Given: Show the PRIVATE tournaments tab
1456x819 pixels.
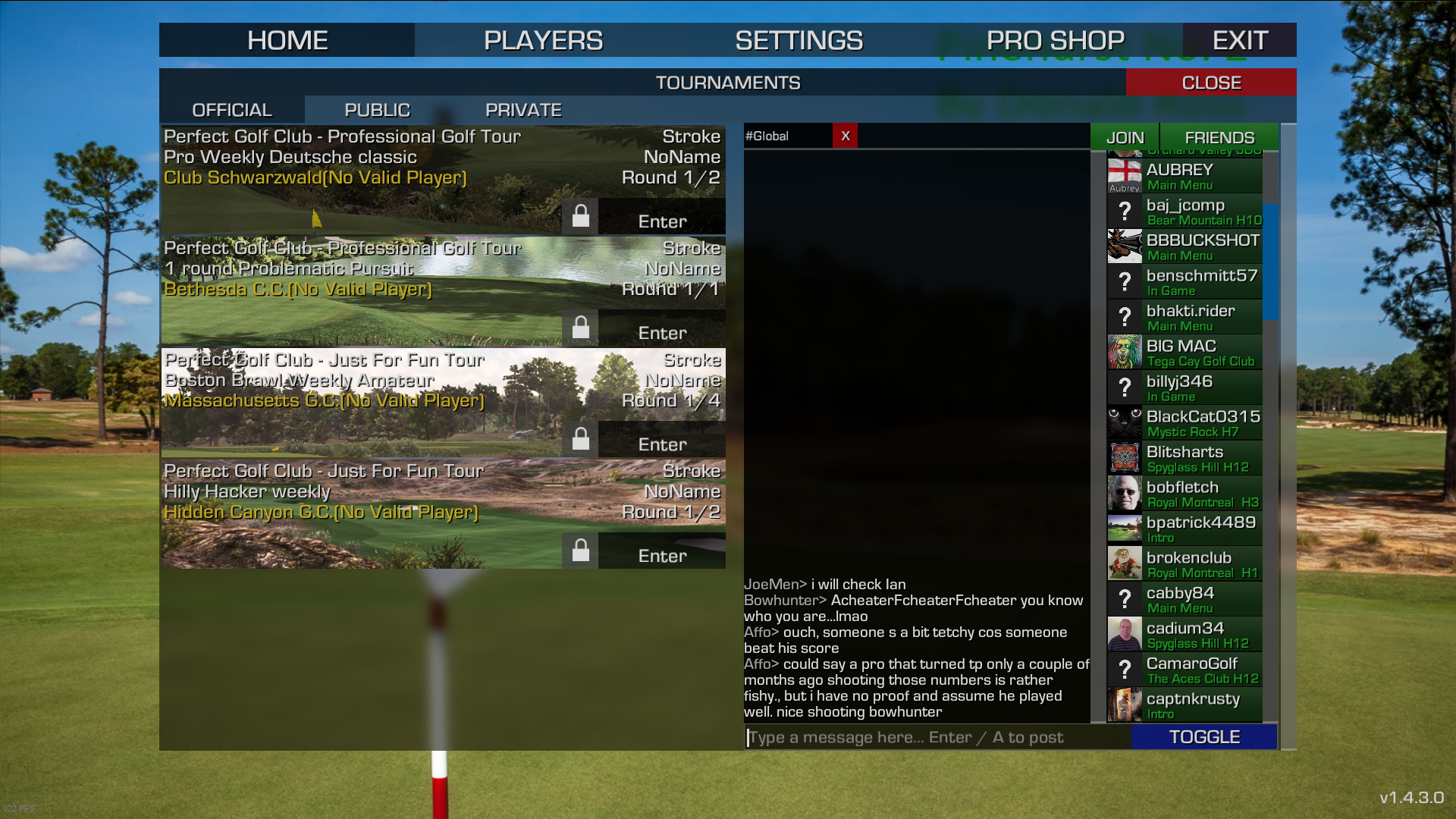Looking at the screenshot, I should [x=523, y=110].
